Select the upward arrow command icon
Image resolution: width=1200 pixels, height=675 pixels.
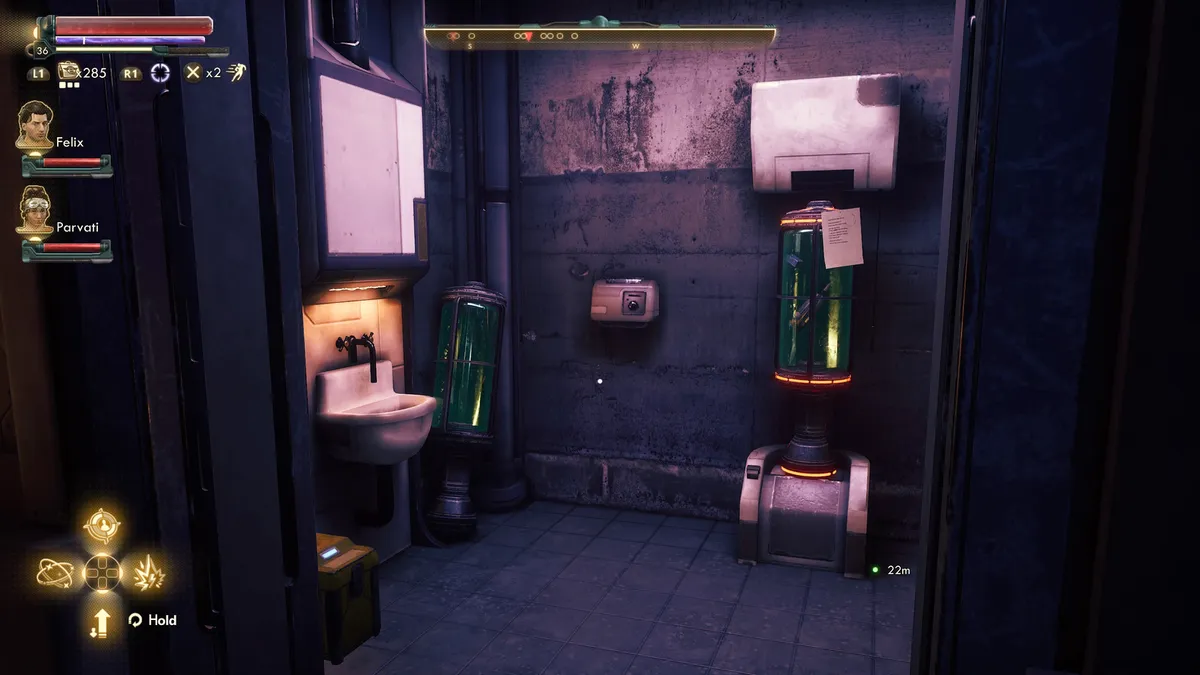(102, 622)
